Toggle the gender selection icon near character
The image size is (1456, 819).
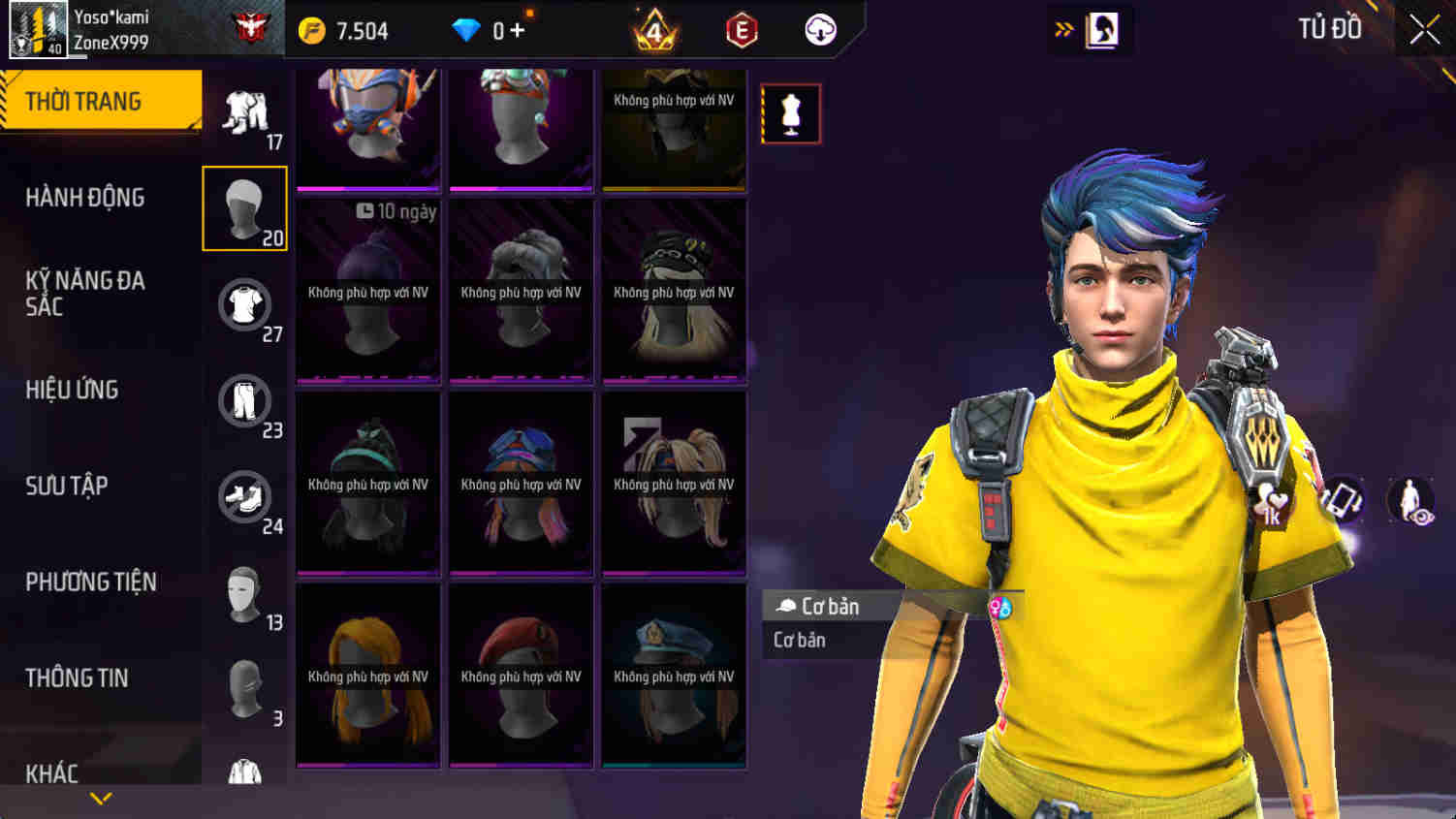click(x=1001, y=608)
